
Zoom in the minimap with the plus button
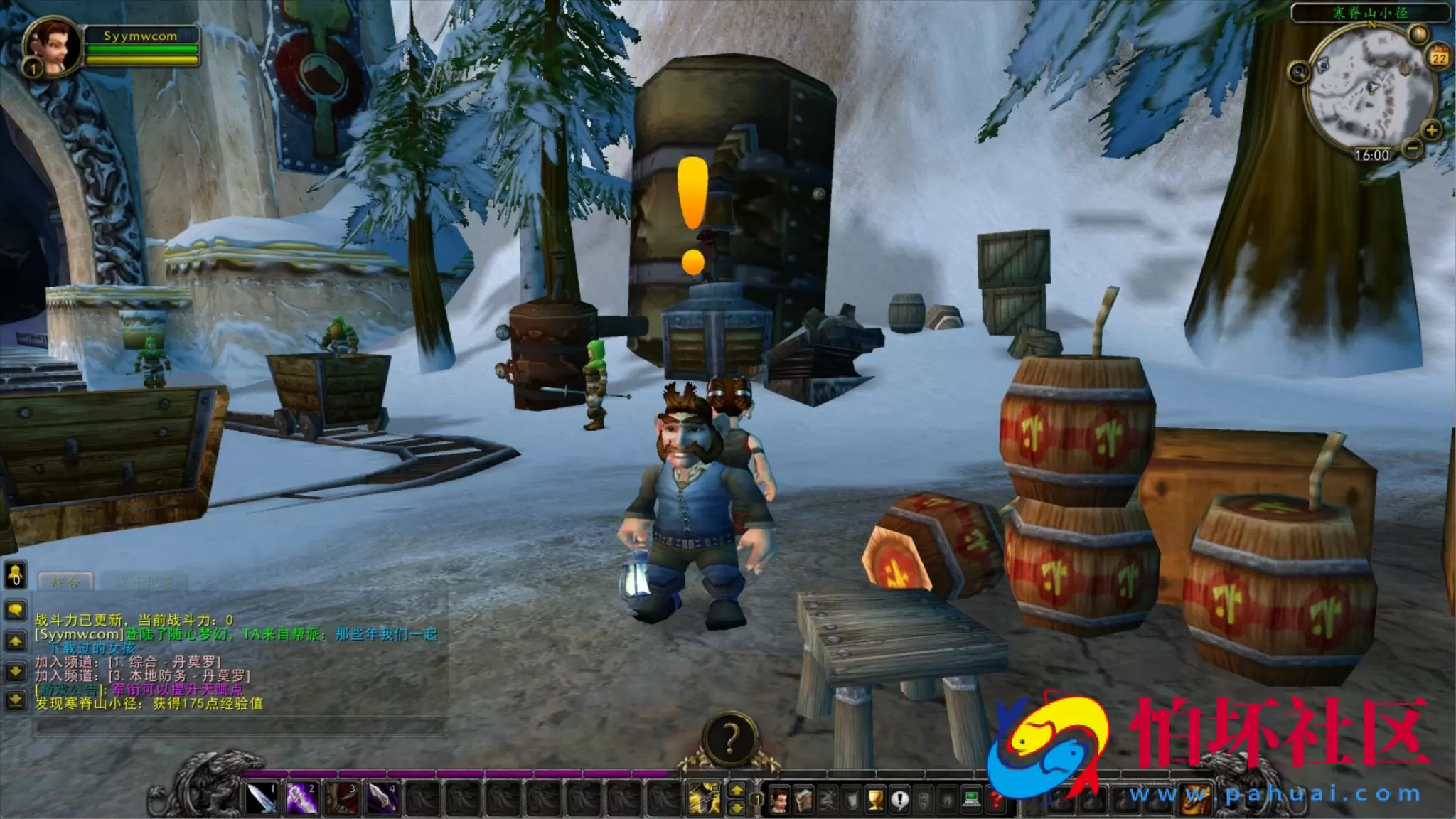1431,131
